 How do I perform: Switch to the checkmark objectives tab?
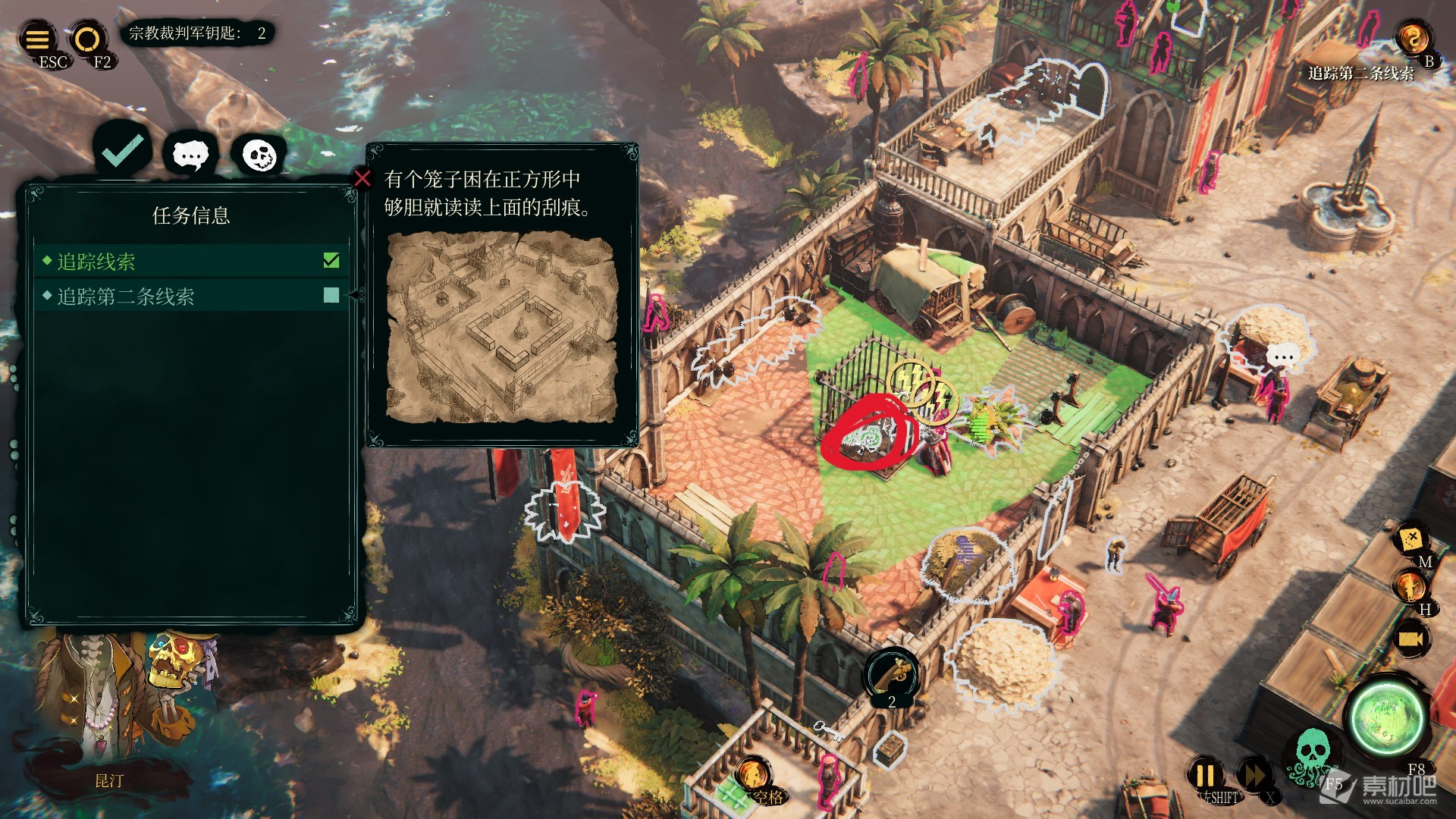[123, 151]
